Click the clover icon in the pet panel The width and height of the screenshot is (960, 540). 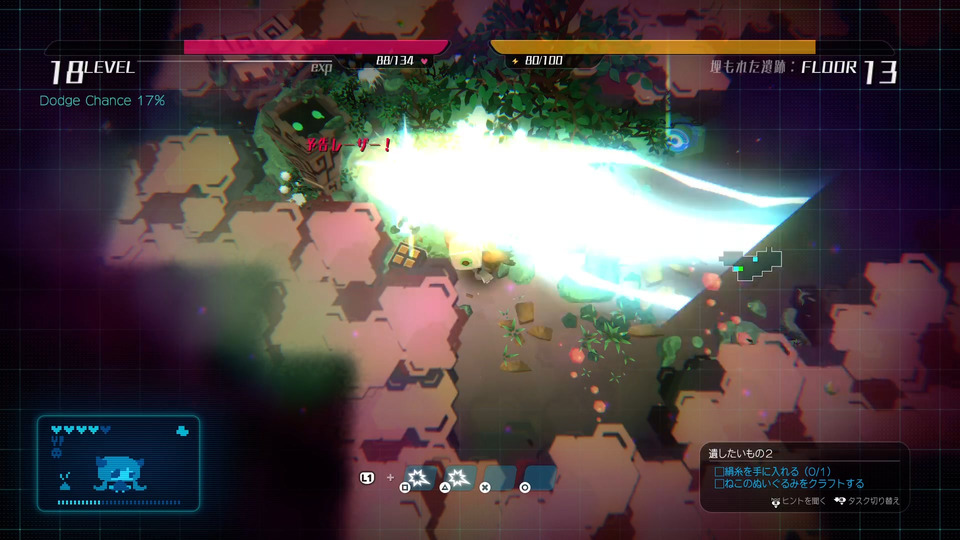click(181, 431)
